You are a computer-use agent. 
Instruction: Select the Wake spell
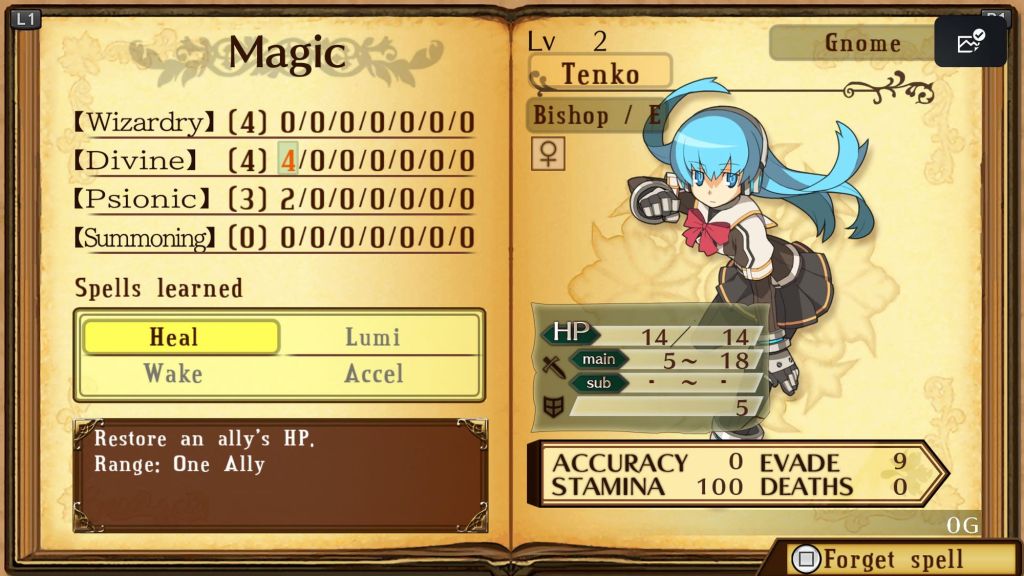(x=173, y=374)
